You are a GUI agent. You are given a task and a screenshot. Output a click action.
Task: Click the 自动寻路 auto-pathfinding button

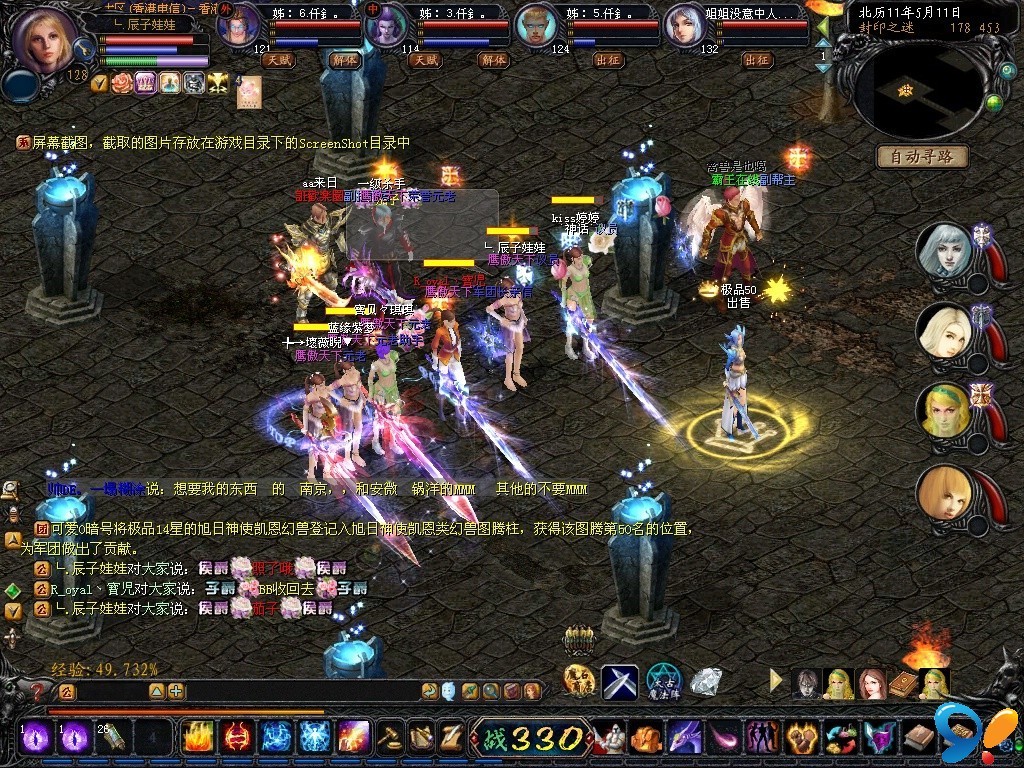click(923, 156)
